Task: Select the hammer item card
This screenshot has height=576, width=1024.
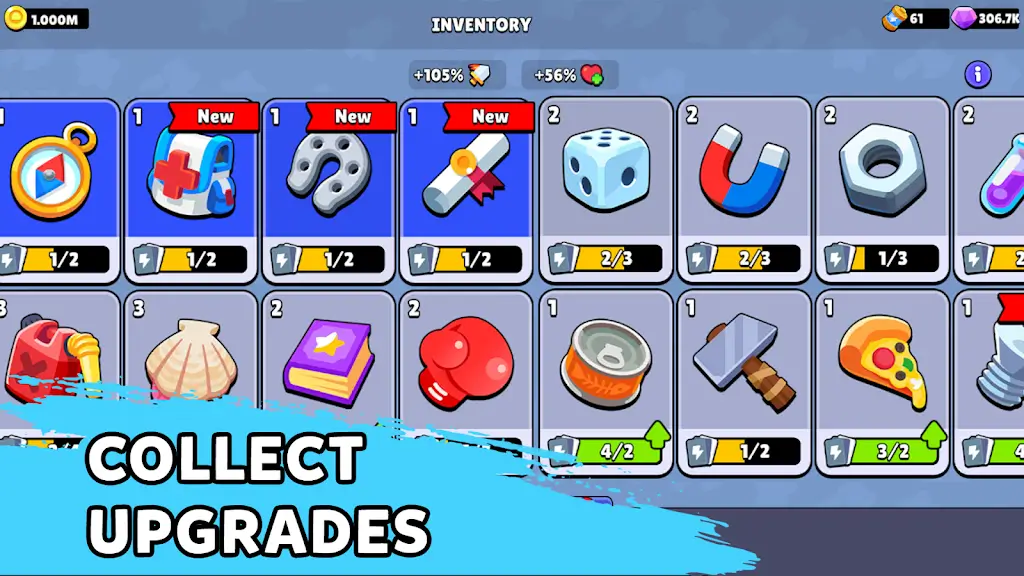Action: 744,380
